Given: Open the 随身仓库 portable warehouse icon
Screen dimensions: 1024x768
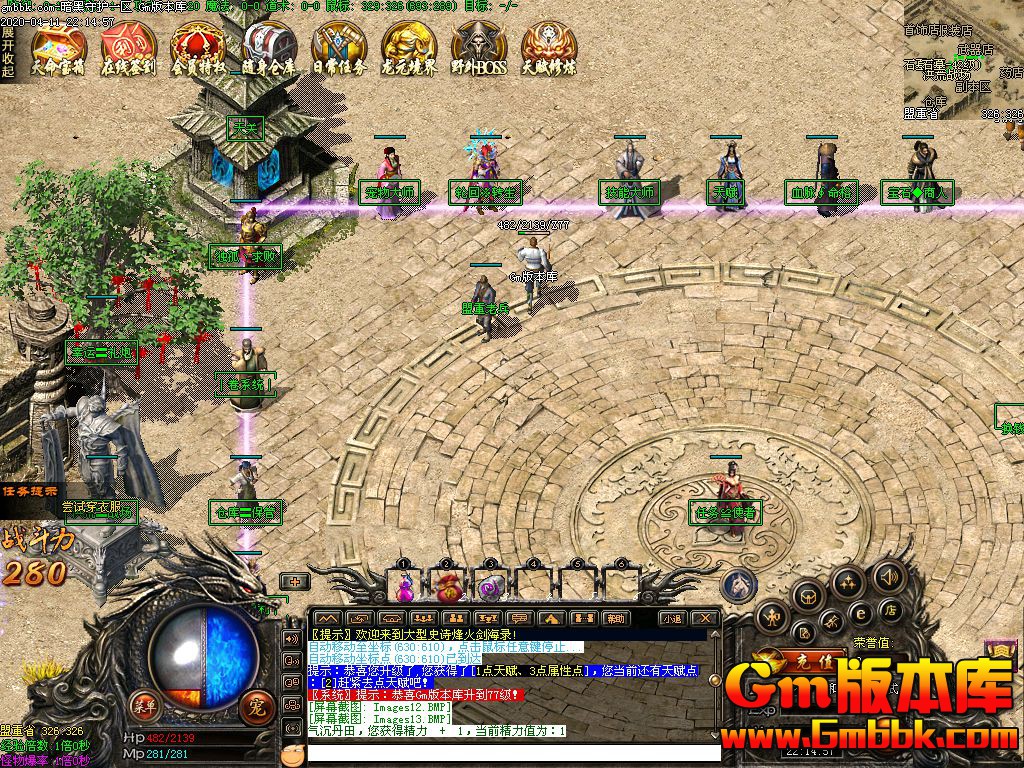Looking at the screenshot, I should coord(268,48).
